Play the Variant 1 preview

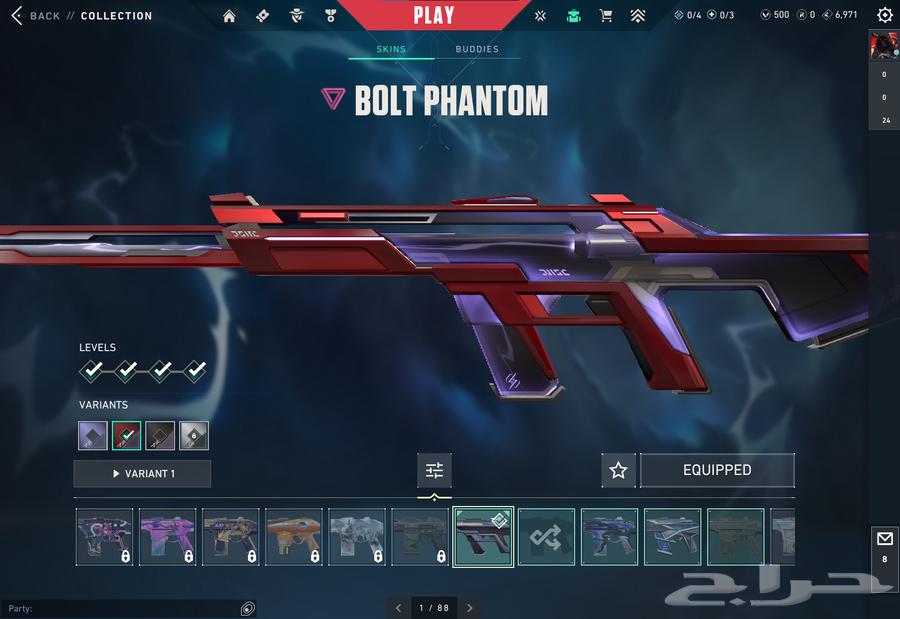(142, 474)
